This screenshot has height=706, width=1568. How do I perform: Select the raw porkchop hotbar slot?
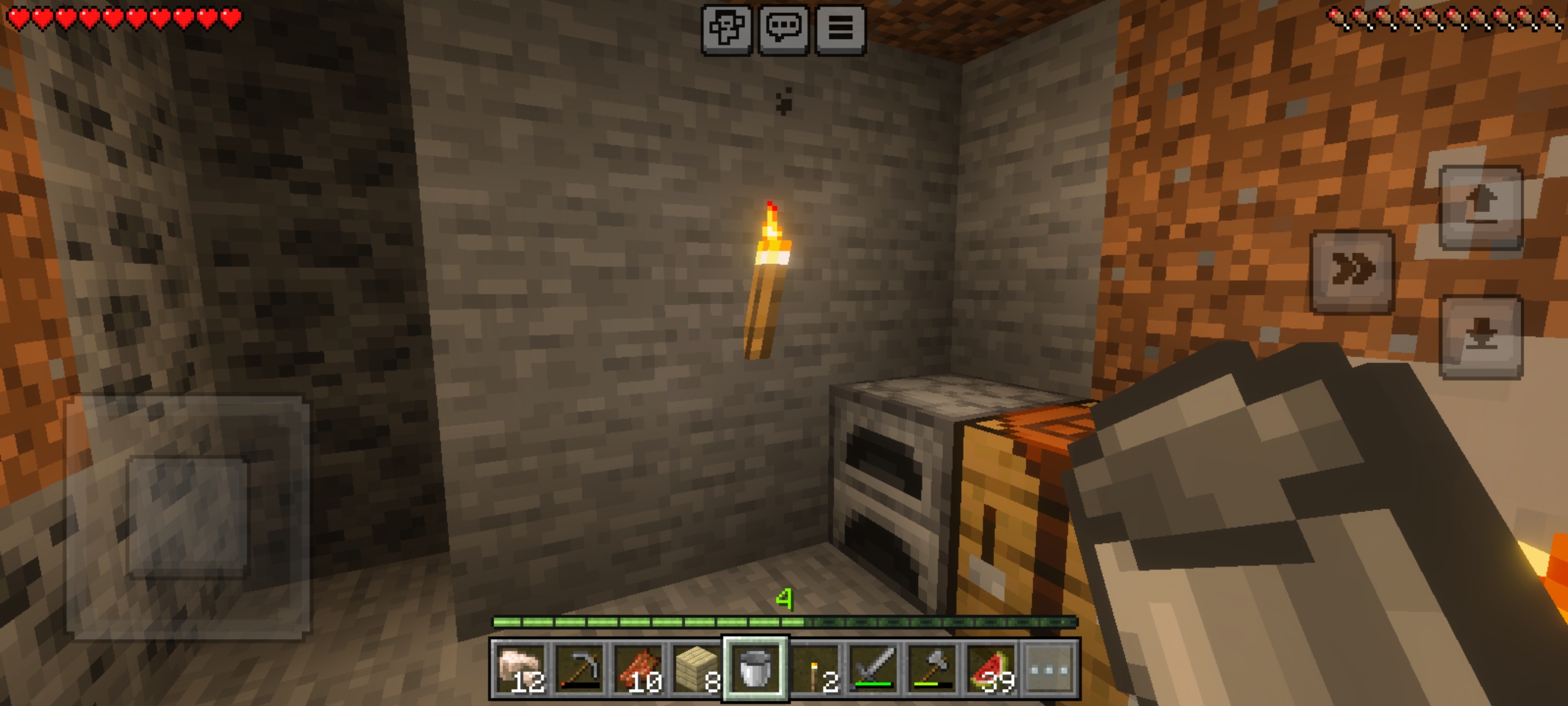(x=520, y=669)
